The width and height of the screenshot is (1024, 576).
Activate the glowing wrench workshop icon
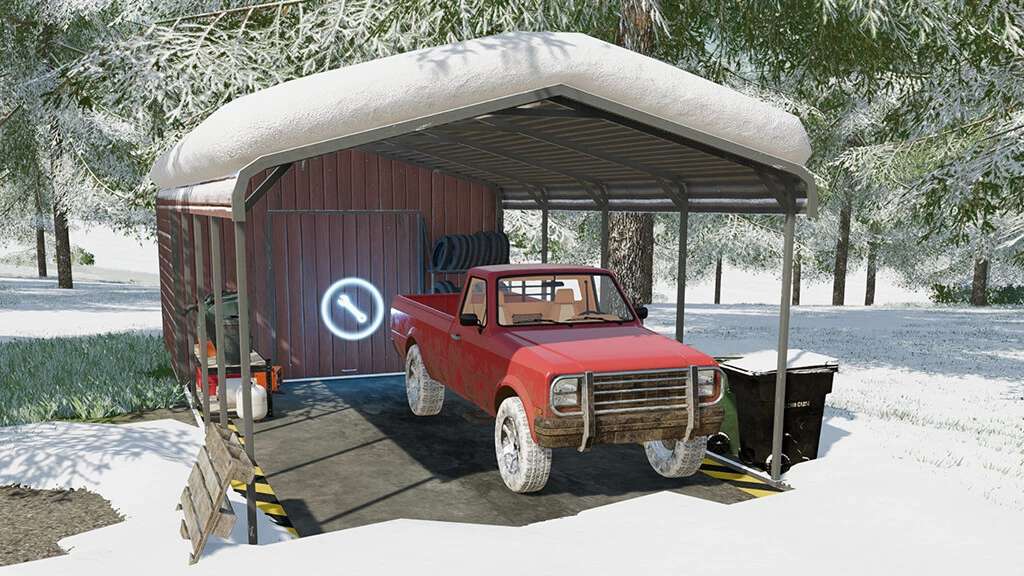coord(352,308)
